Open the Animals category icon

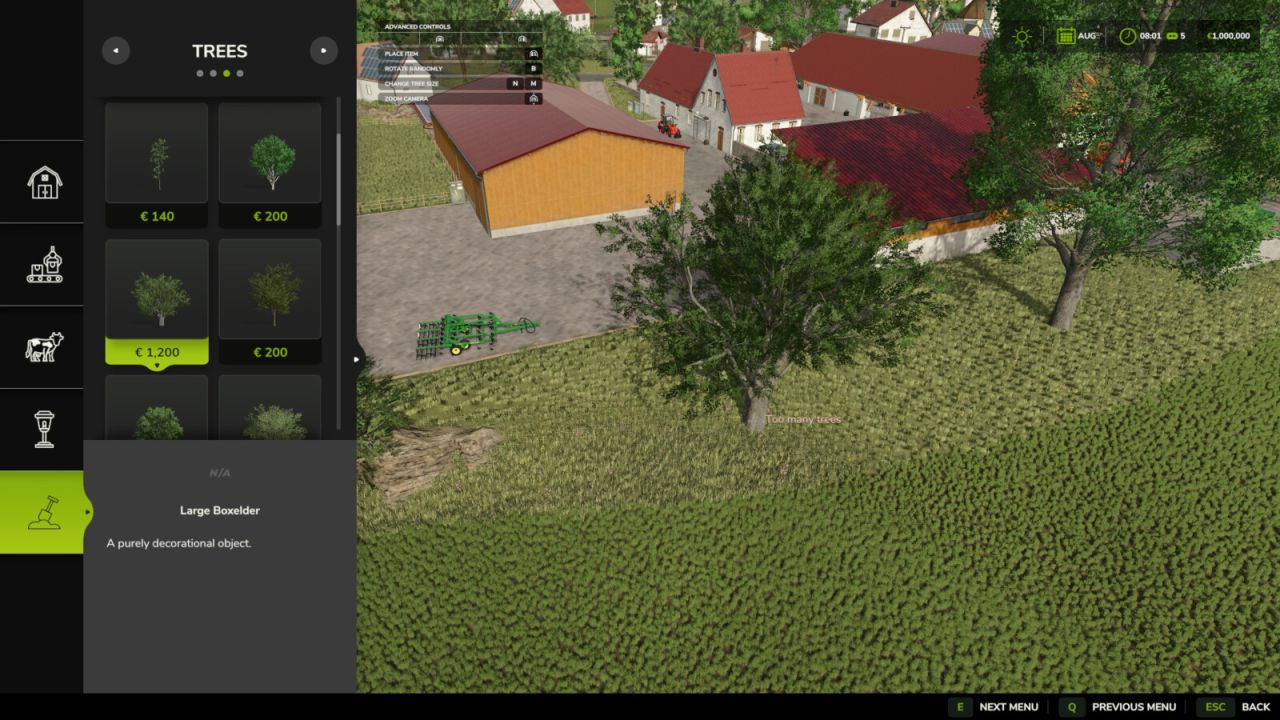[42, 345]
